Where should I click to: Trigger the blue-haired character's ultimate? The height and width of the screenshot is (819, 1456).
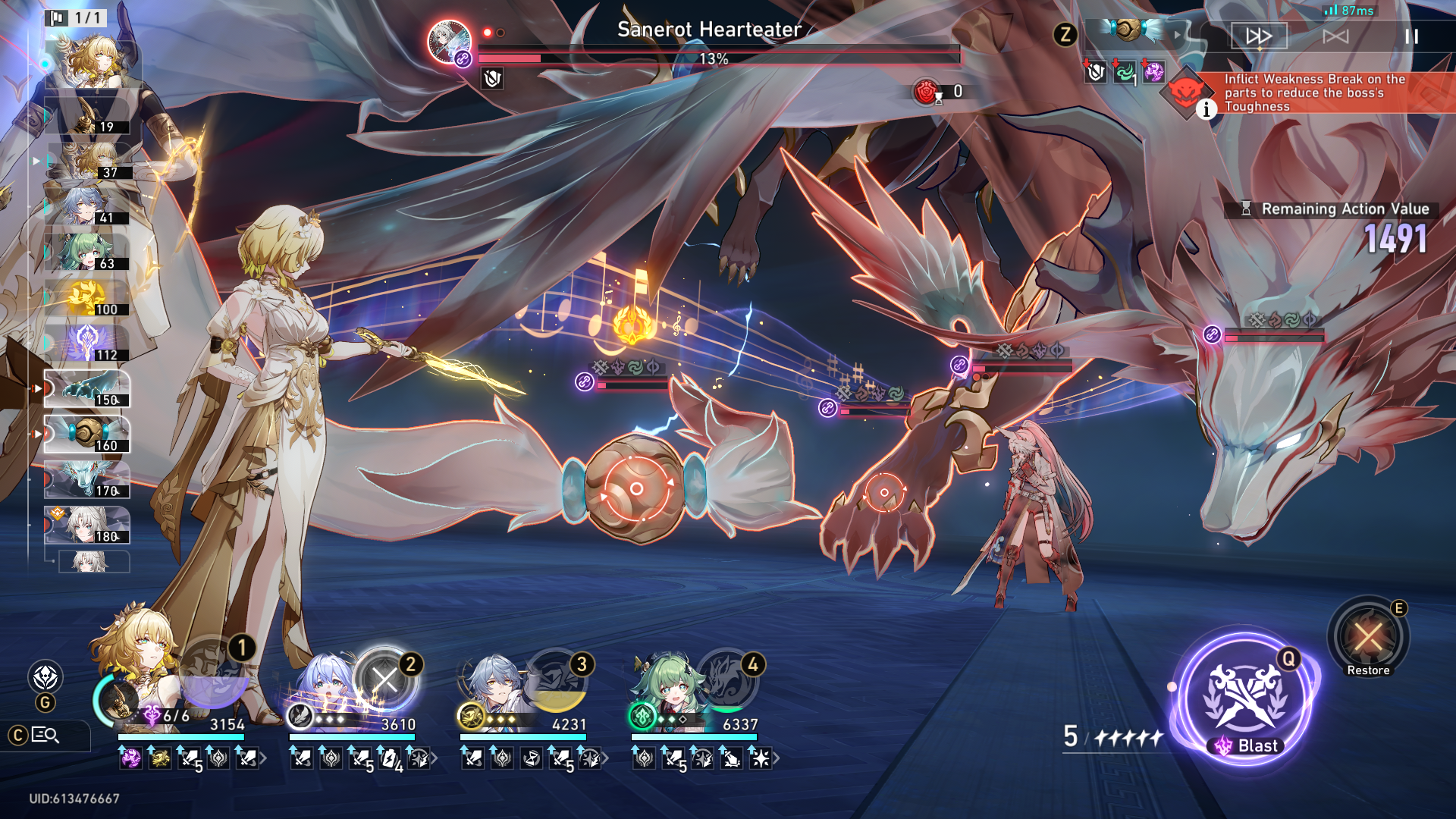pos(385,679)
